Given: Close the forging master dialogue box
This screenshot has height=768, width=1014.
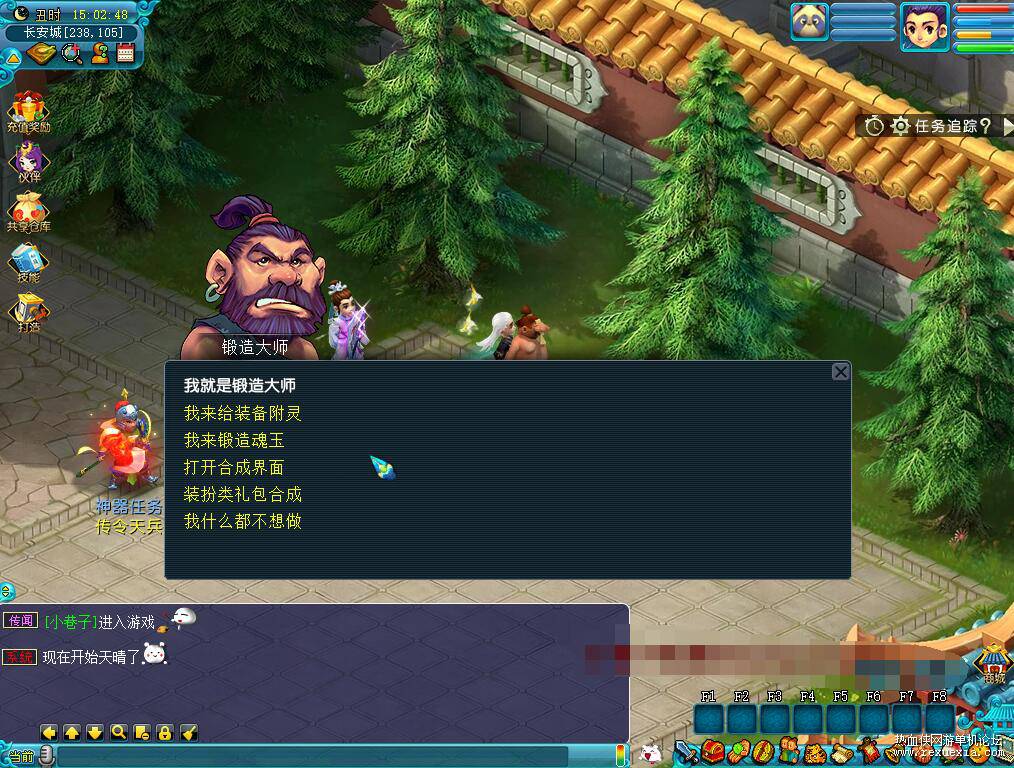Looking at the screenshot, I should (840, 372).
